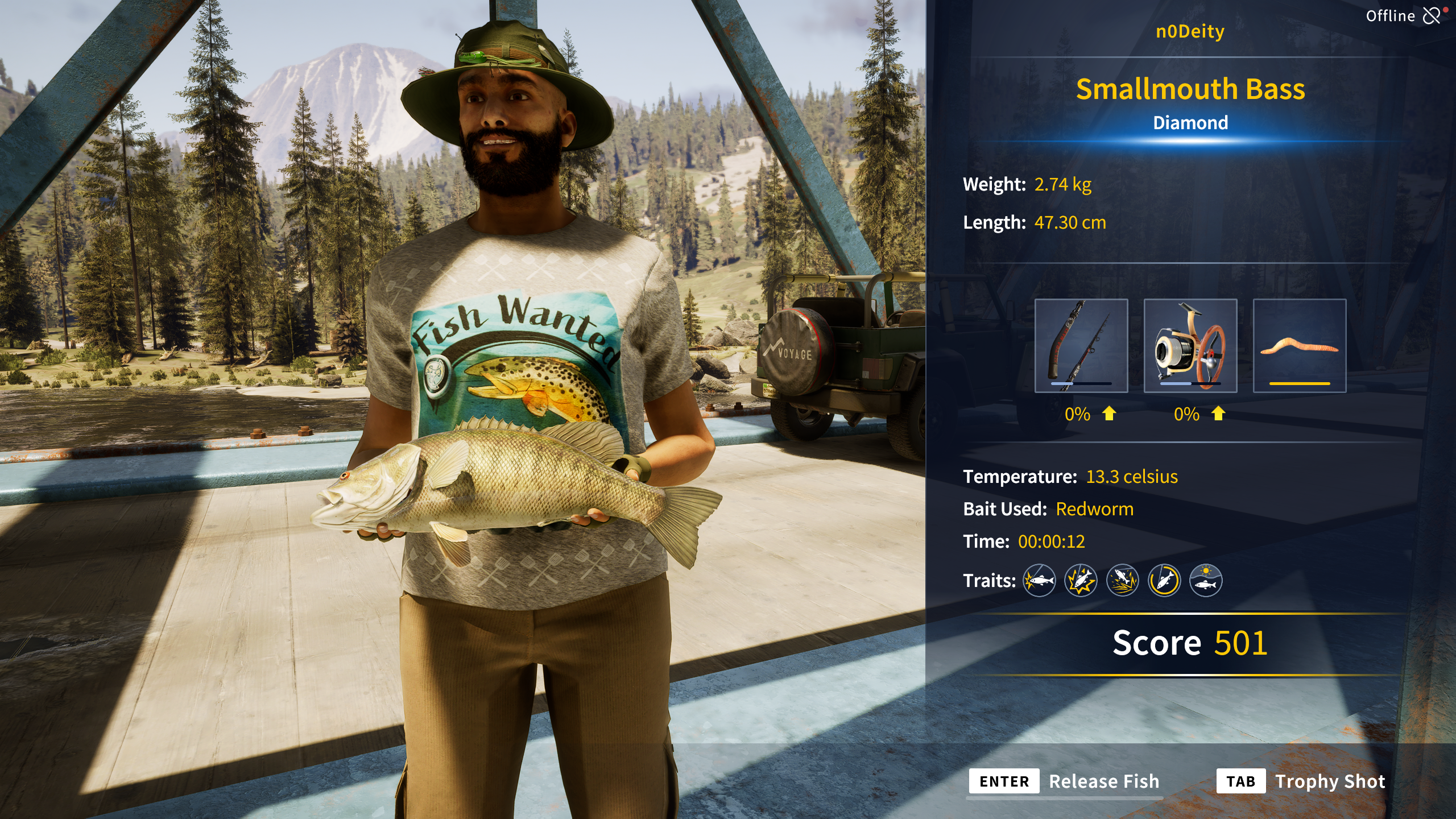Click the Offline connection status icon
1456x819 pixels.
[1432, 15]
